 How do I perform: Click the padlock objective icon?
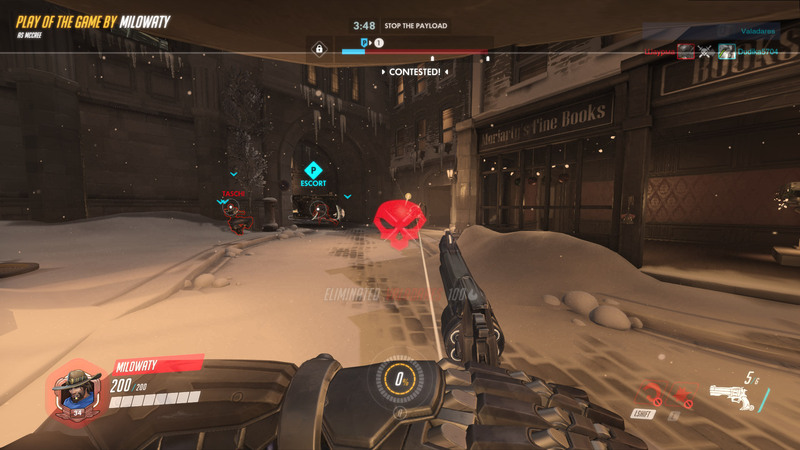click(x=319, y=48)
